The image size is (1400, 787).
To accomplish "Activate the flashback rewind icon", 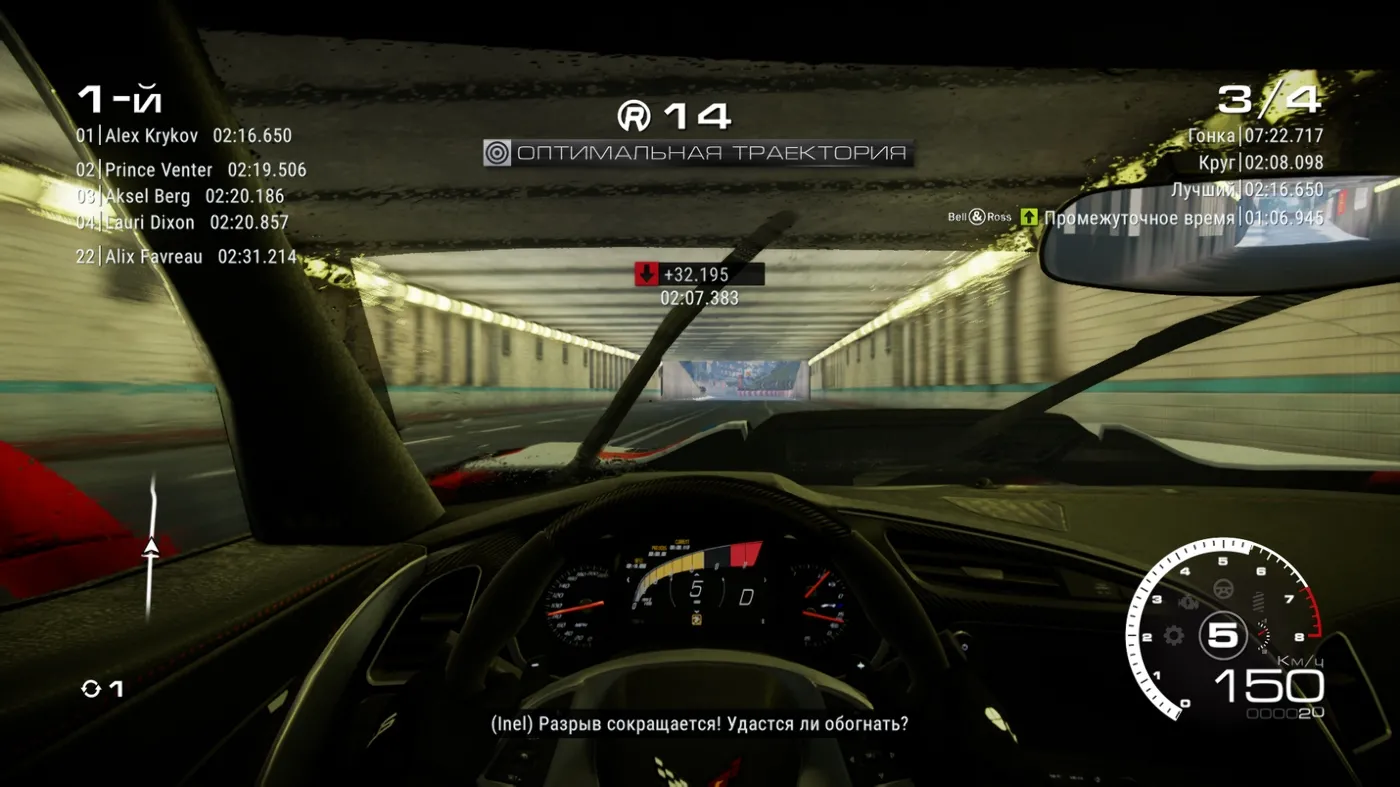I will [91, 689].
